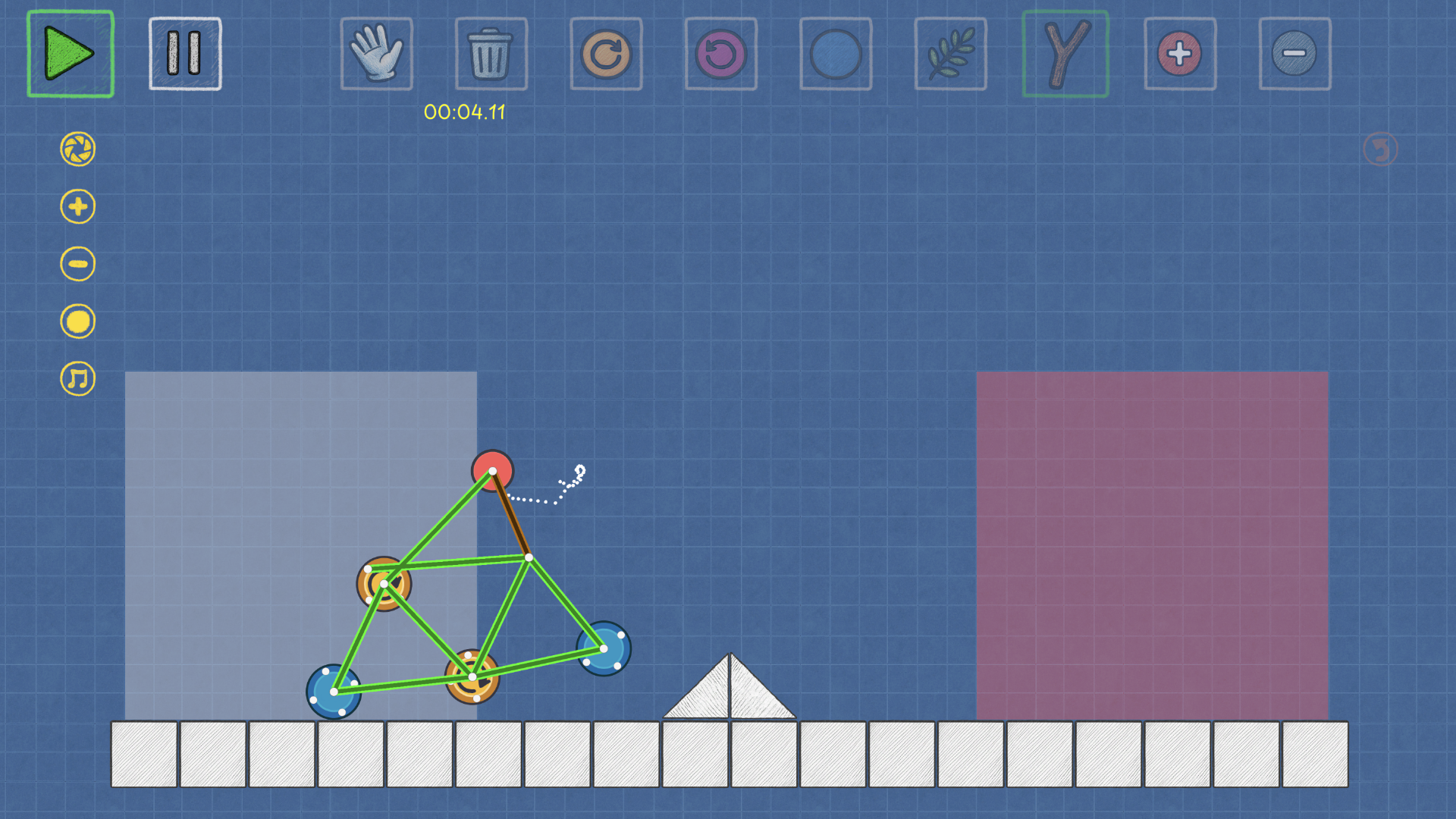Pause the running simulation

(x=184, y=53)
